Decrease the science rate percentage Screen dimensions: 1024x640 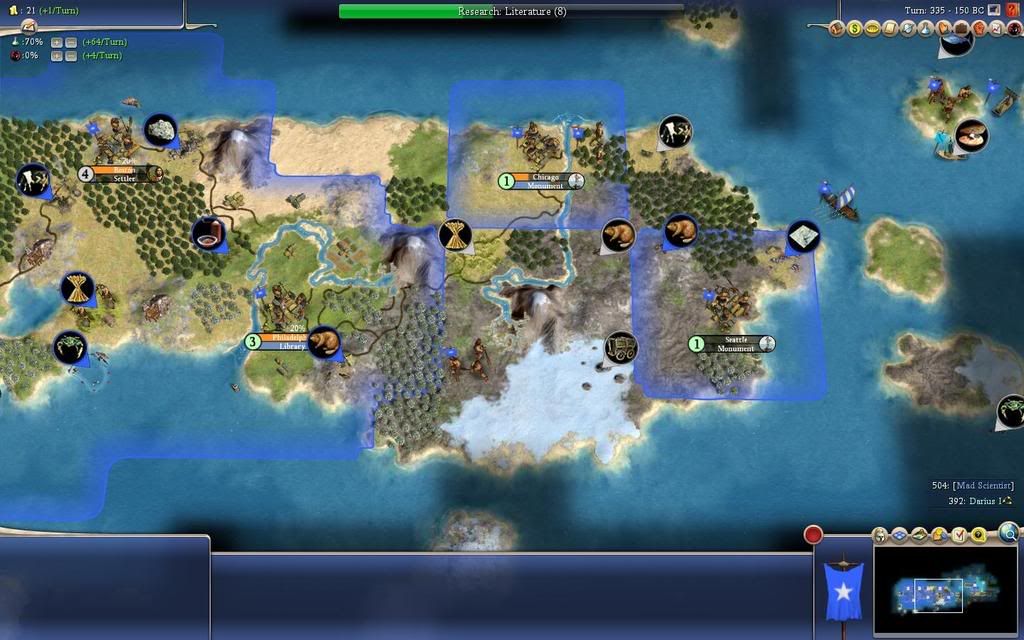[x=70, y=42]
